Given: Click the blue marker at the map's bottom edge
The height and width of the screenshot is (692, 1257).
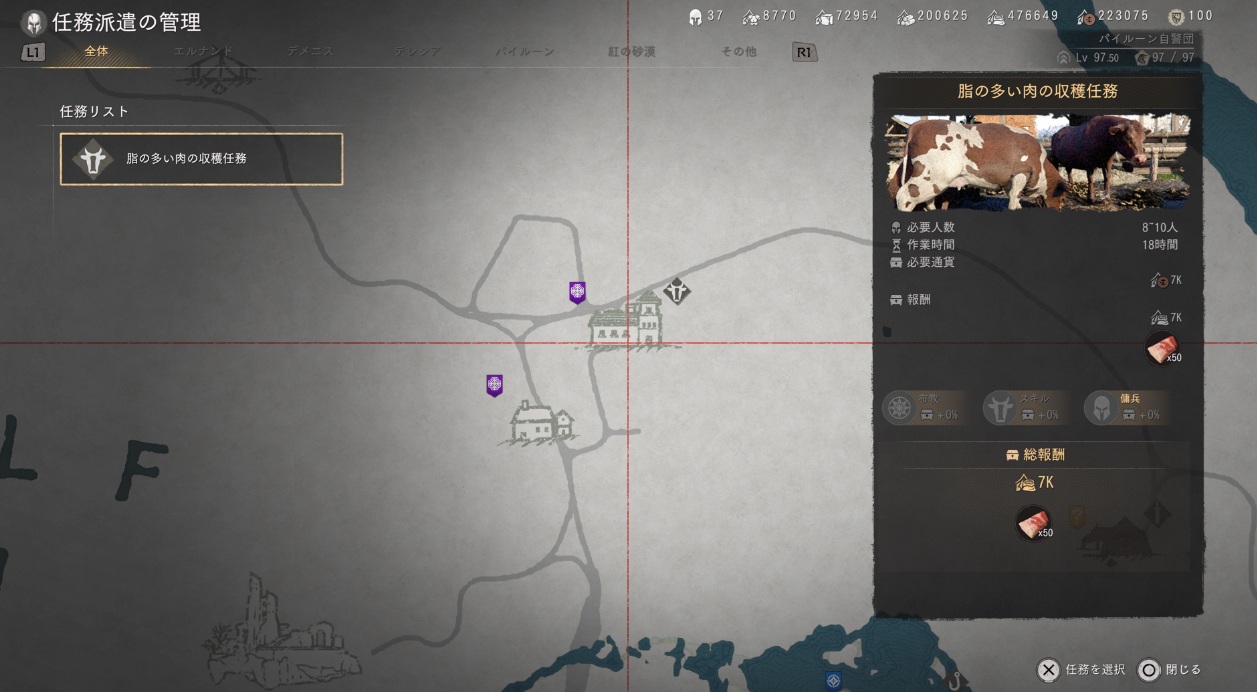Looking at the screenshot, I should [833, 681].
